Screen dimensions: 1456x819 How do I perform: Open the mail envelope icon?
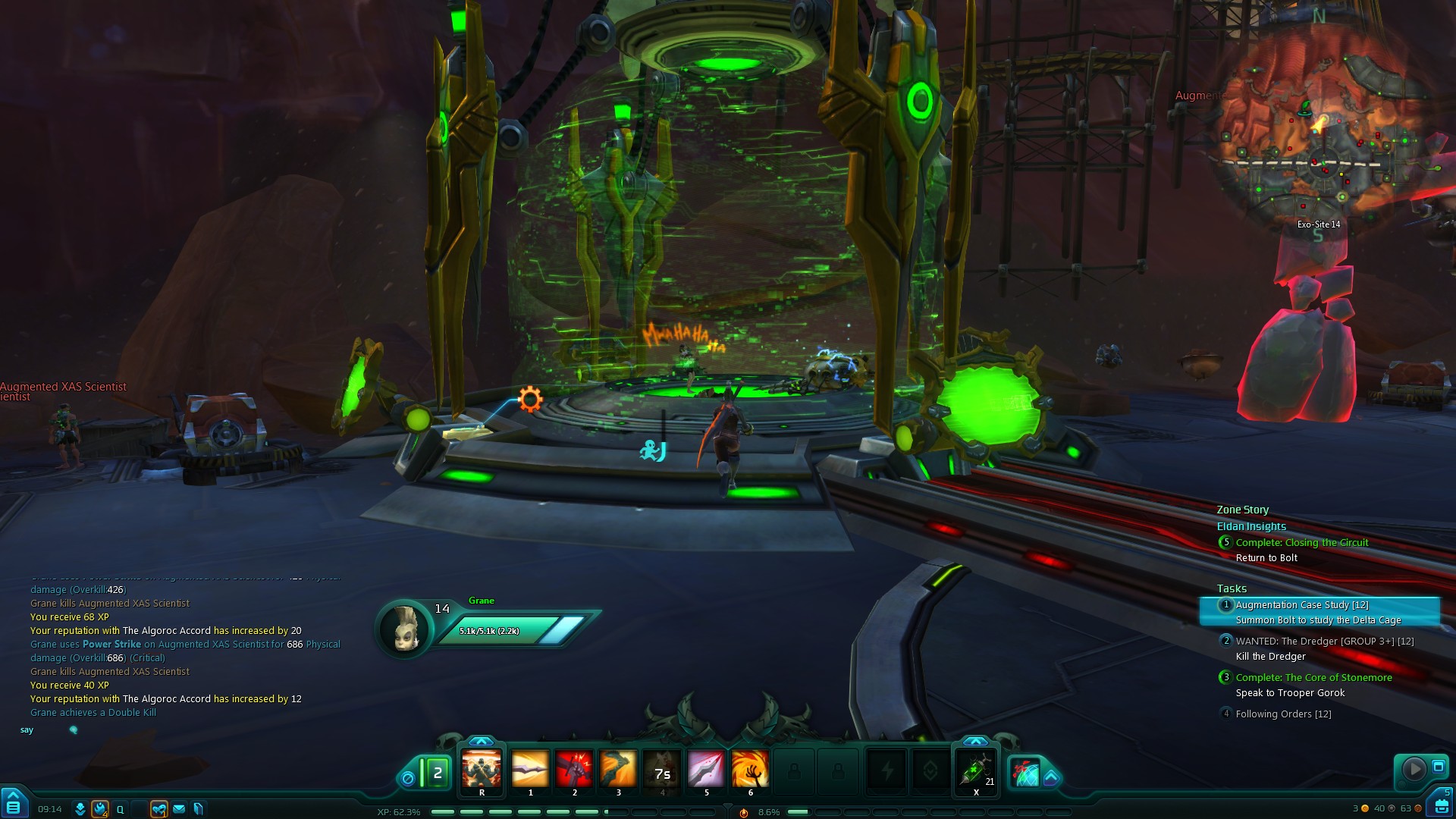click(x=179, y=809)
